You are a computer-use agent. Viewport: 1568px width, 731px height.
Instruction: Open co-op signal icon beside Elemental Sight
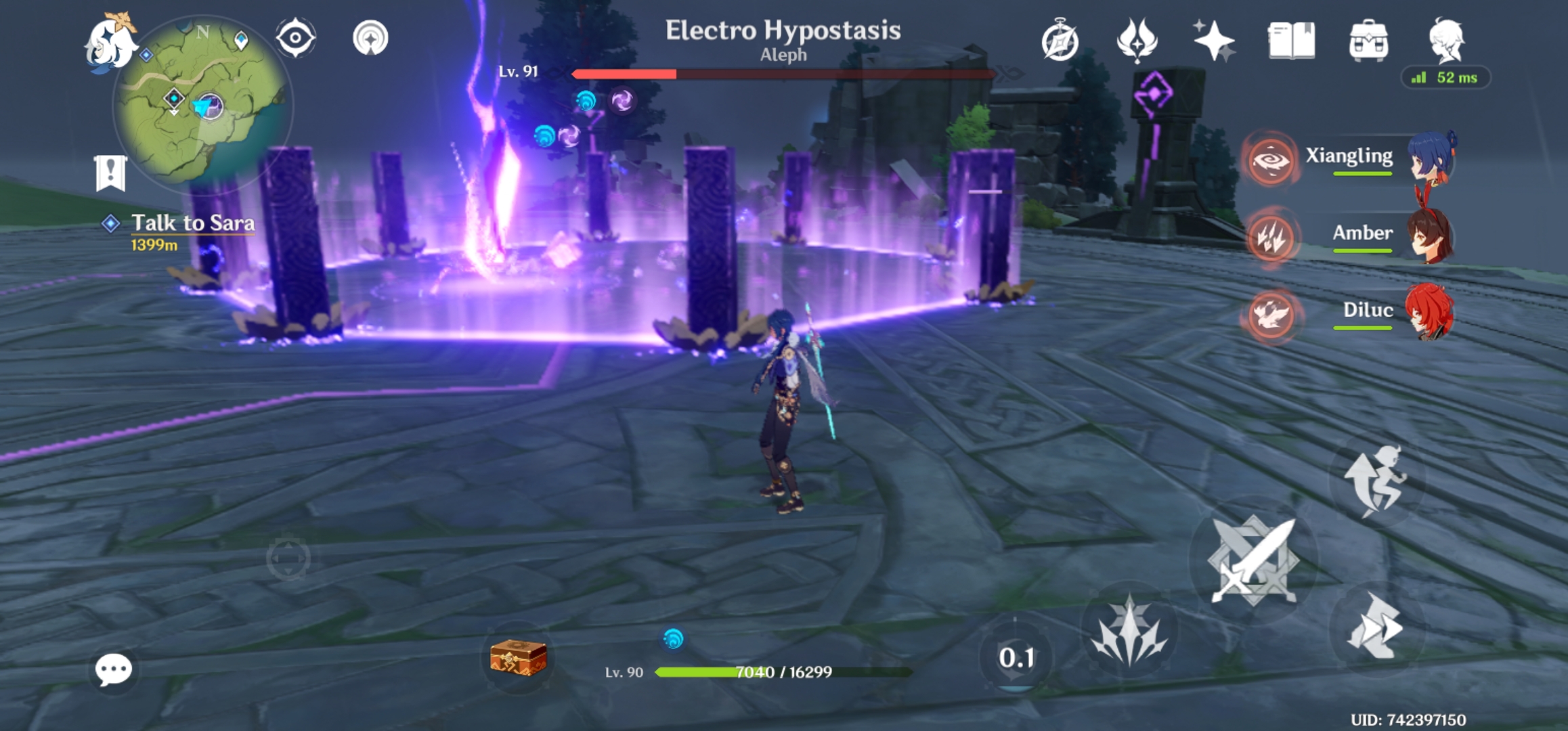tap(369, 39)
